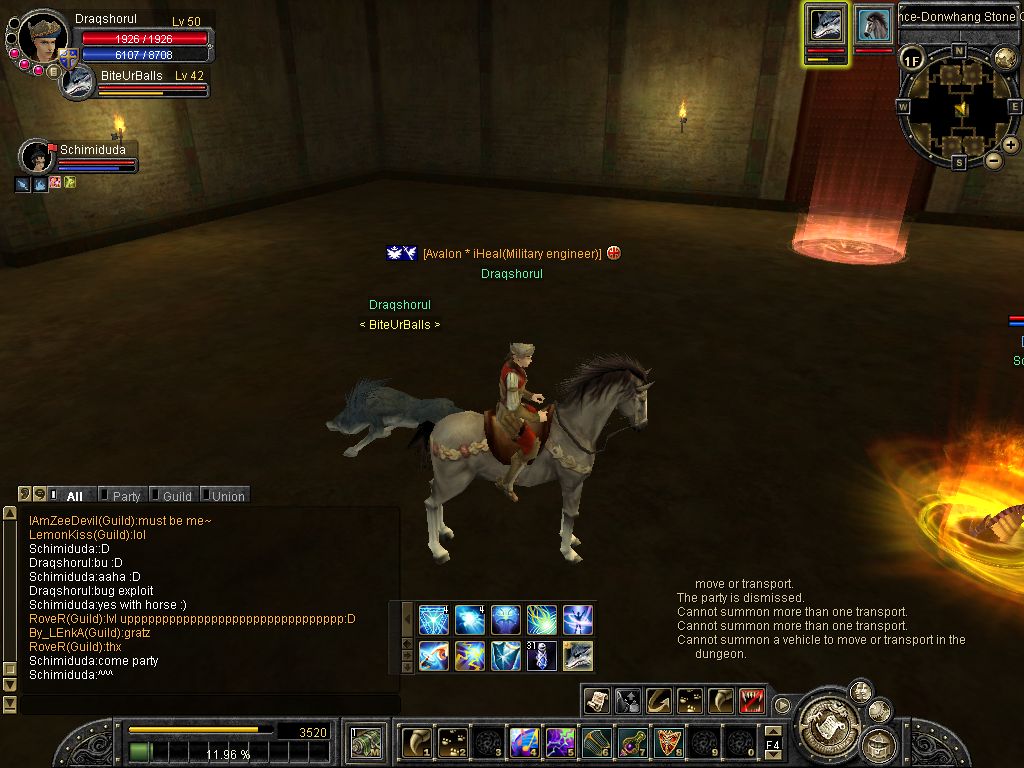Zoom out the minimap with the minus button
This screenshot has width=1024, height=768.
tap(993, 160)
